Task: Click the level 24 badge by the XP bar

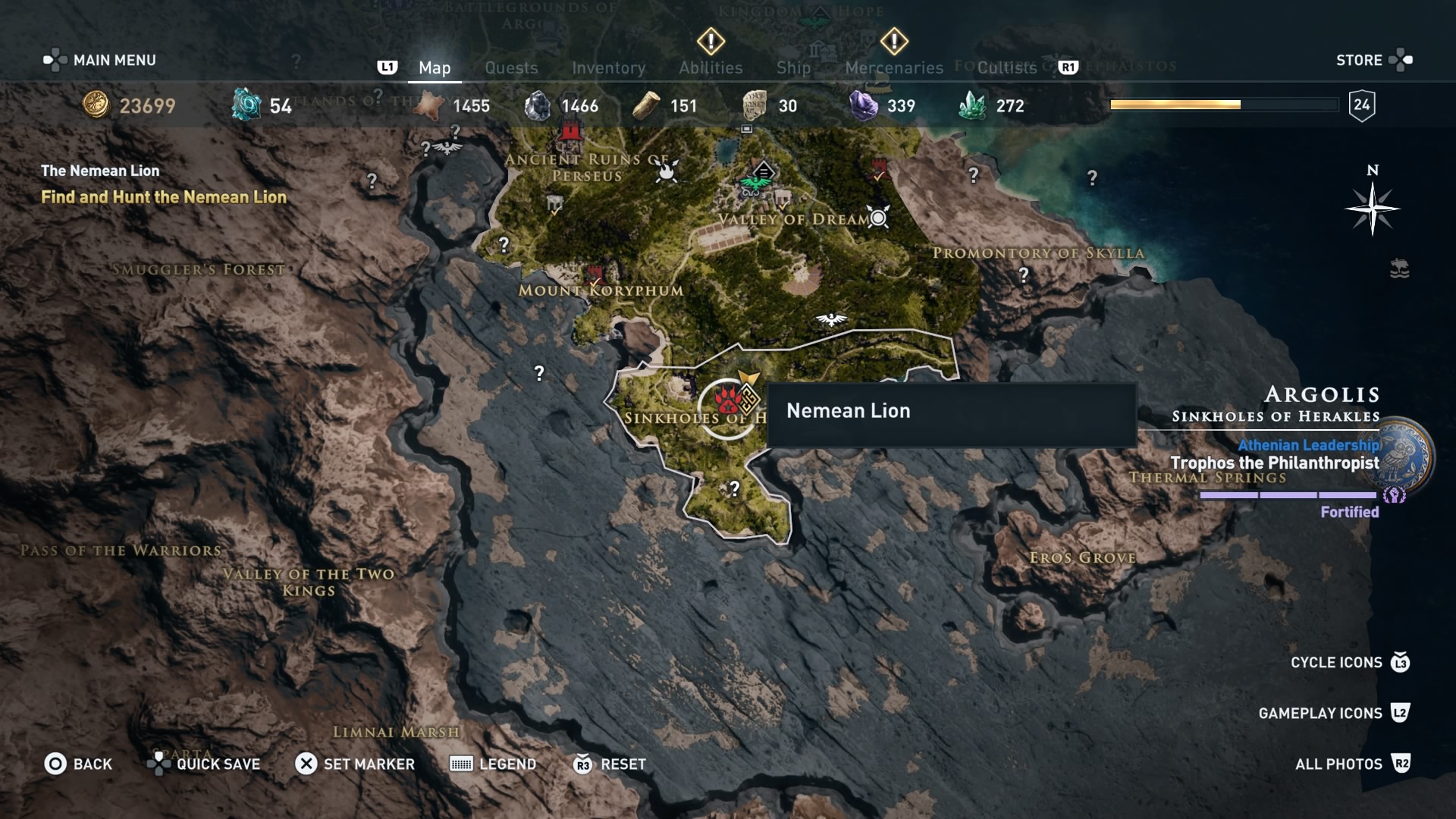Action: 1363,104
